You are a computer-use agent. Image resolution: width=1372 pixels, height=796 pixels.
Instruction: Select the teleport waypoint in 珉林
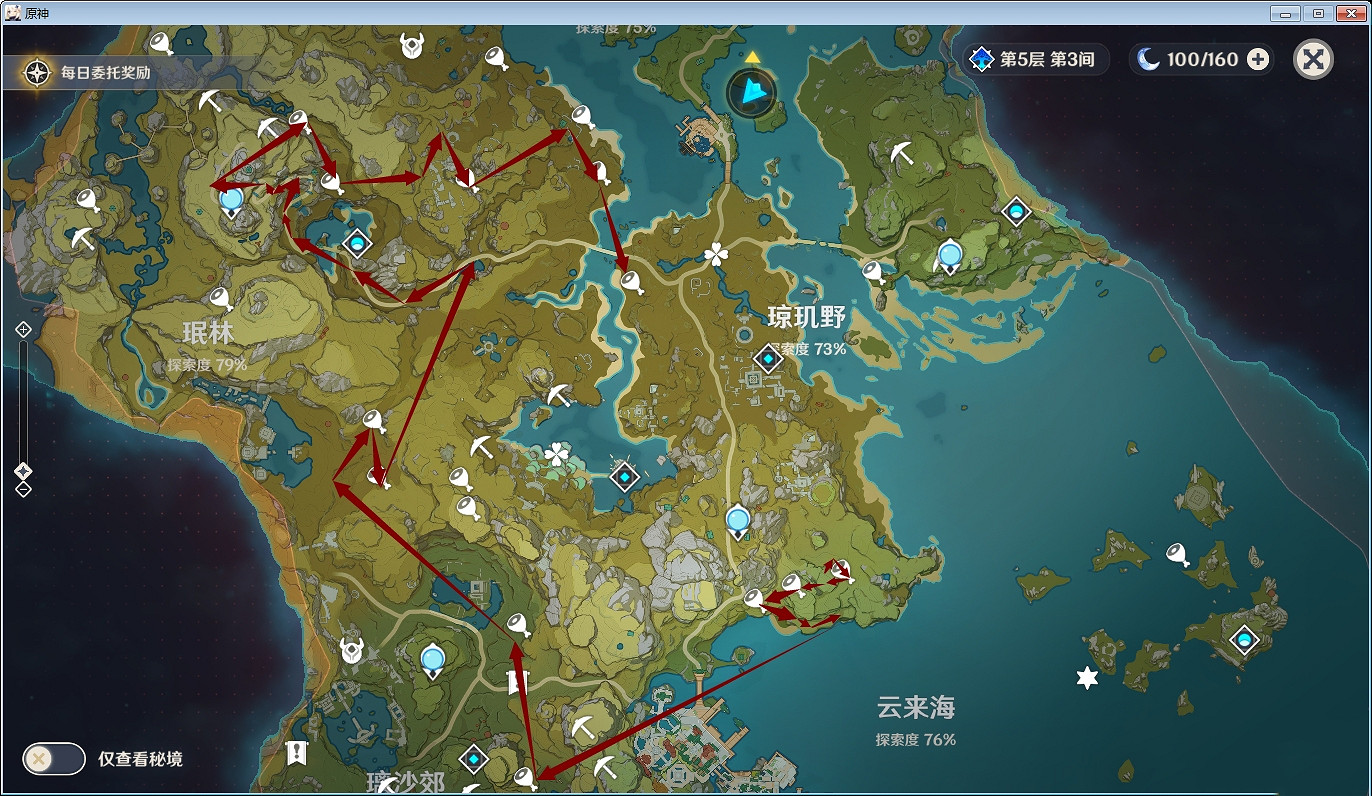(230, 200)
